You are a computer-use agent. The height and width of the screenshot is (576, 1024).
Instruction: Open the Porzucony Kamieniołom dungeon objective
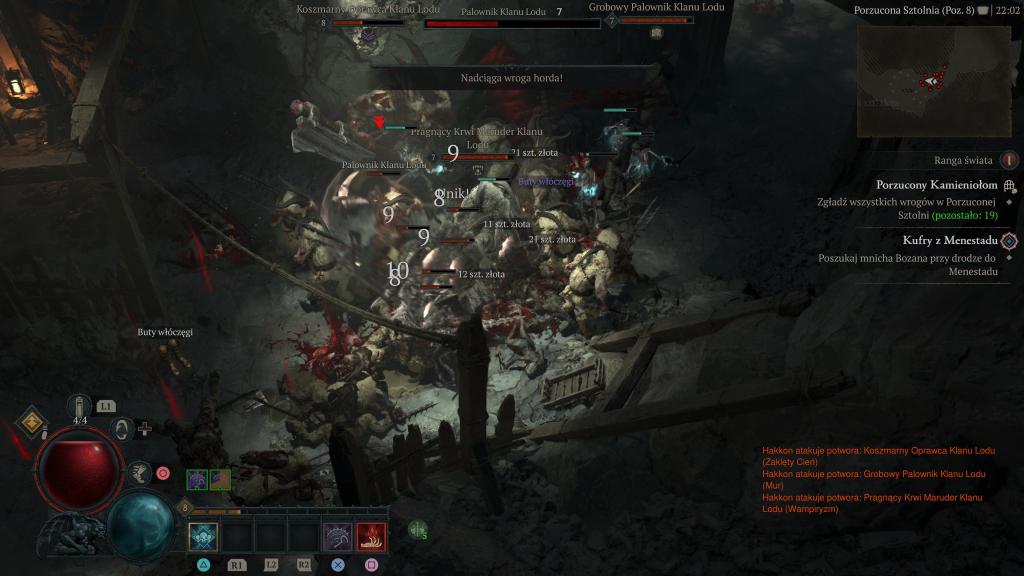(x=1009, y=185)
